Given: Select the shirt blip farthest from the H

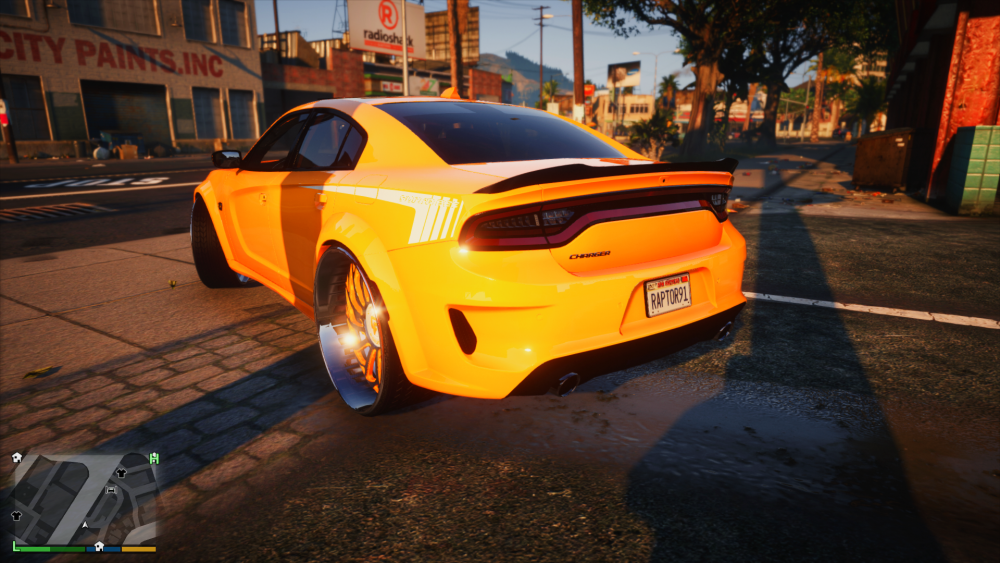Looking at the screenshot, I should tap(17, 516).
